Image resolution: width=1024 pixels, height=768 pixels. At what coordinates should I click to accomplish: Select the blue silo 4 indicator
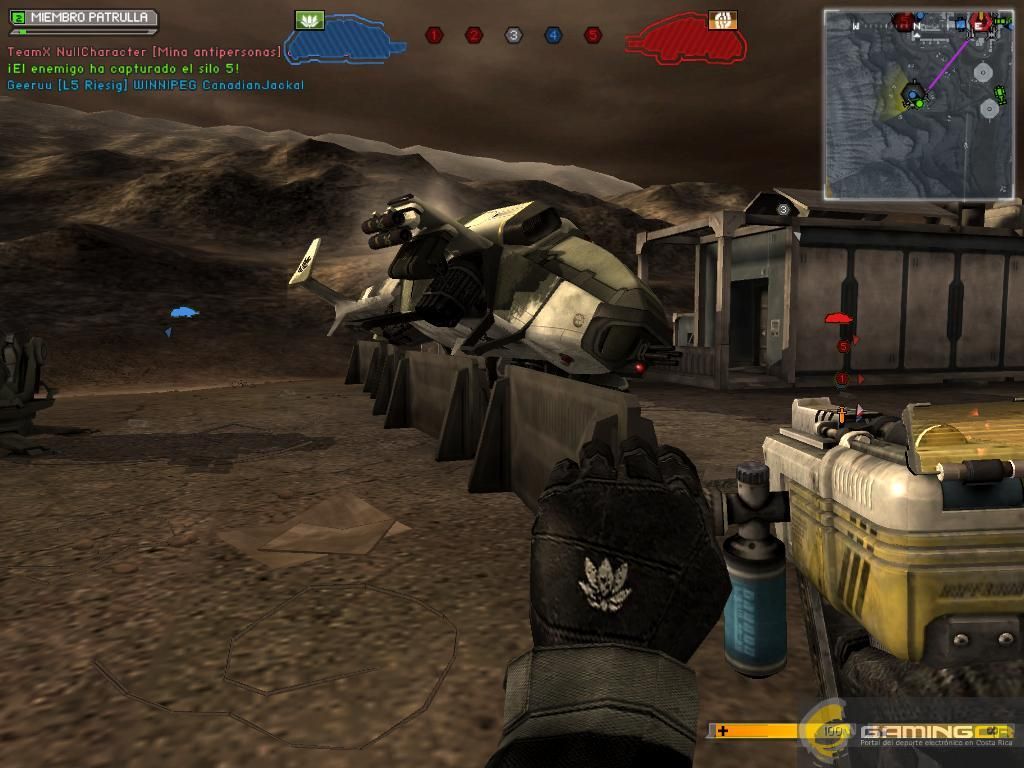553,36
